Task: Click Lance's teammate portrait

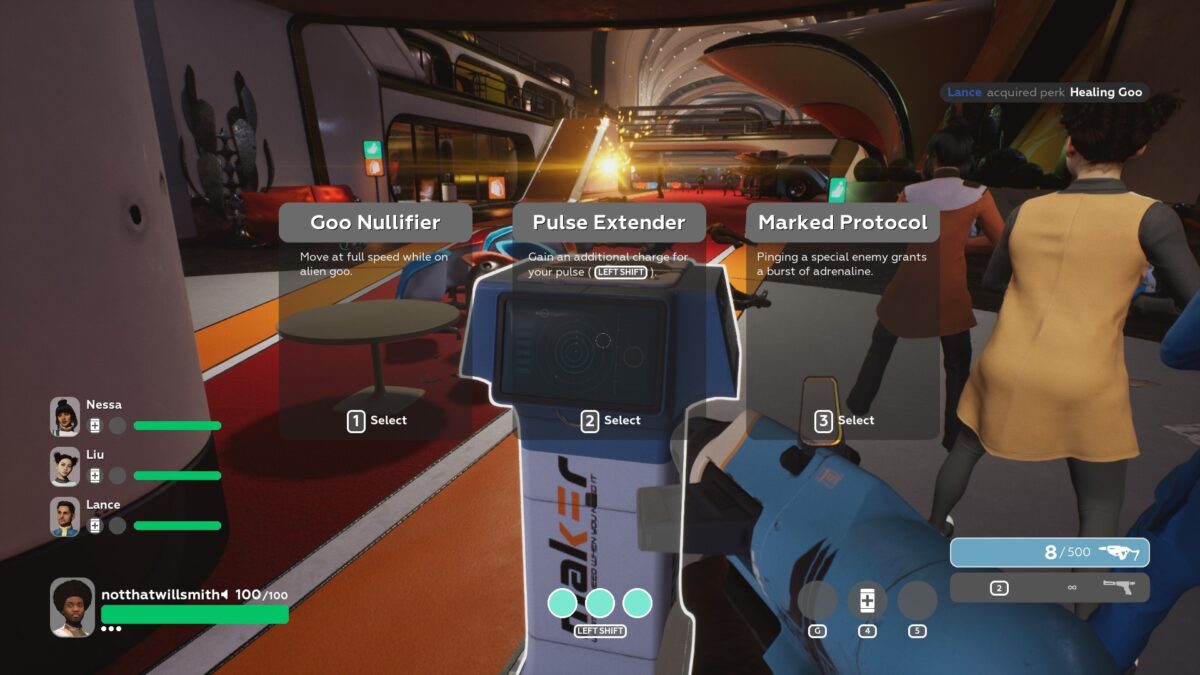Action: coord(65,517)
